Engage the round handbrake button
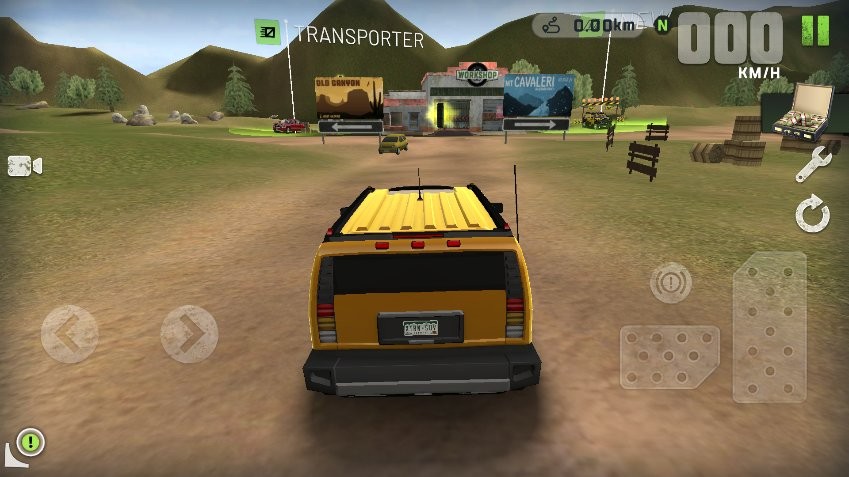This screenshot has width=849, height=477. pos(670,283)
